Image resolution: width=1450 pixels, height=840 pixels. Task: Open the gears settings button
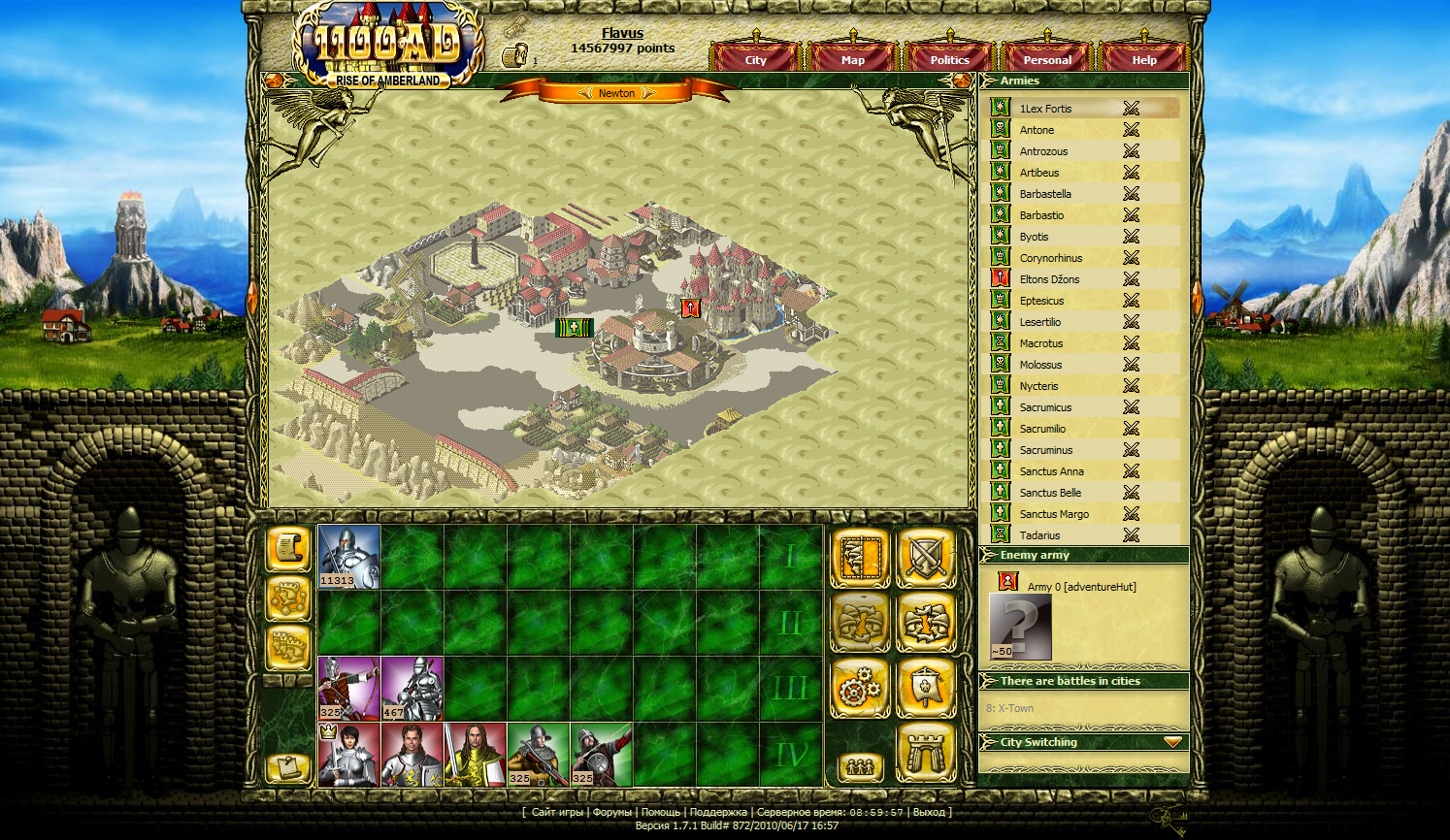pyautogui.click(x=860, y=688)
